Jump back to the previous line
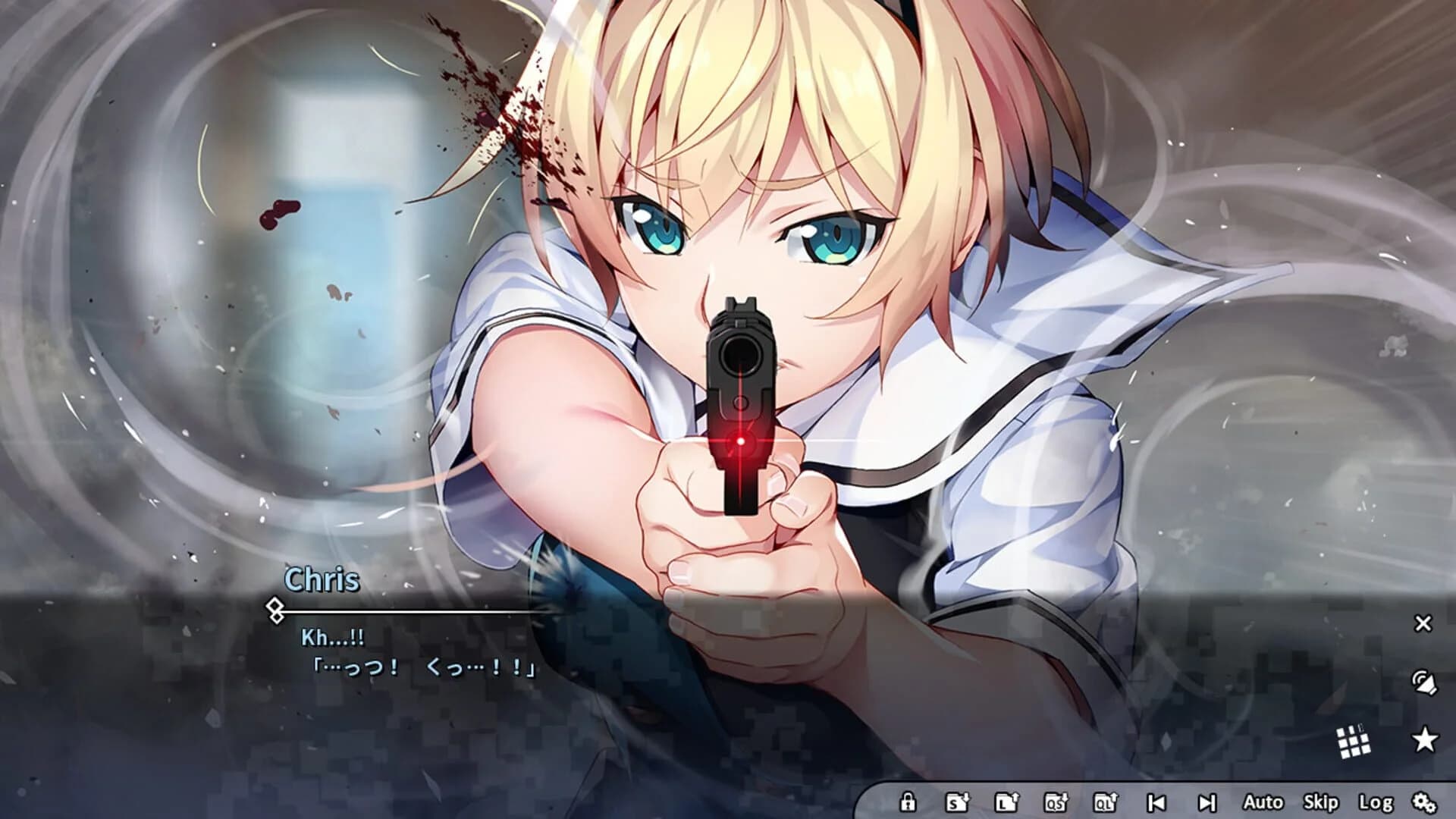Screen dimensions: 1456x819 1156,801
